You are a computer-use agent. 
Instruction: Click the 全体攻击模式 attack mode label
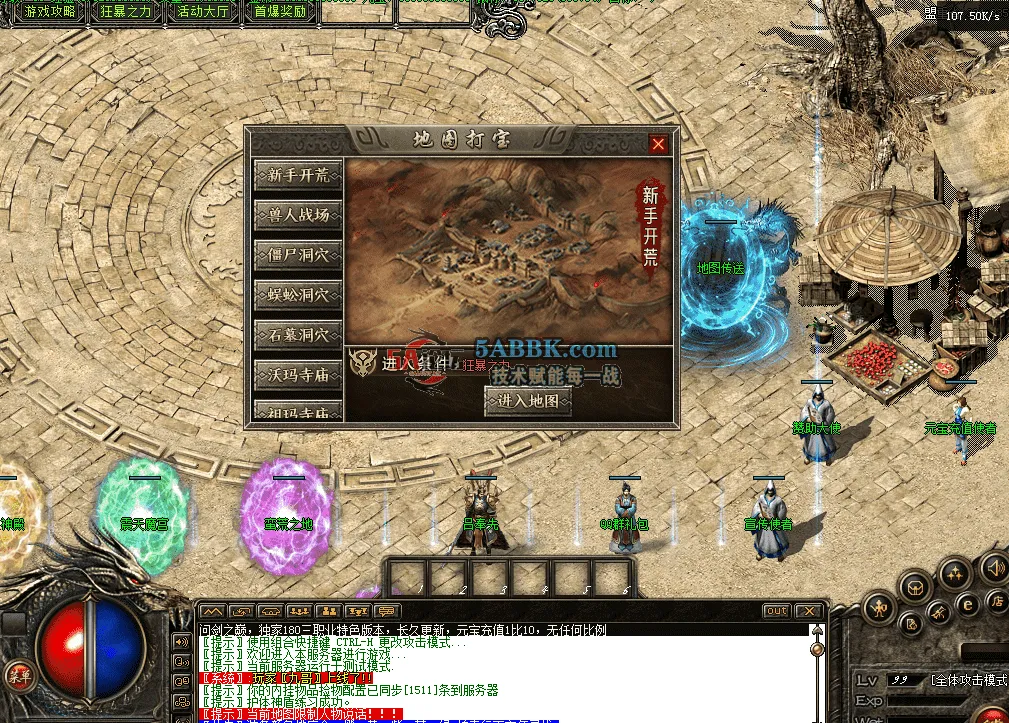tap(968, 680)
